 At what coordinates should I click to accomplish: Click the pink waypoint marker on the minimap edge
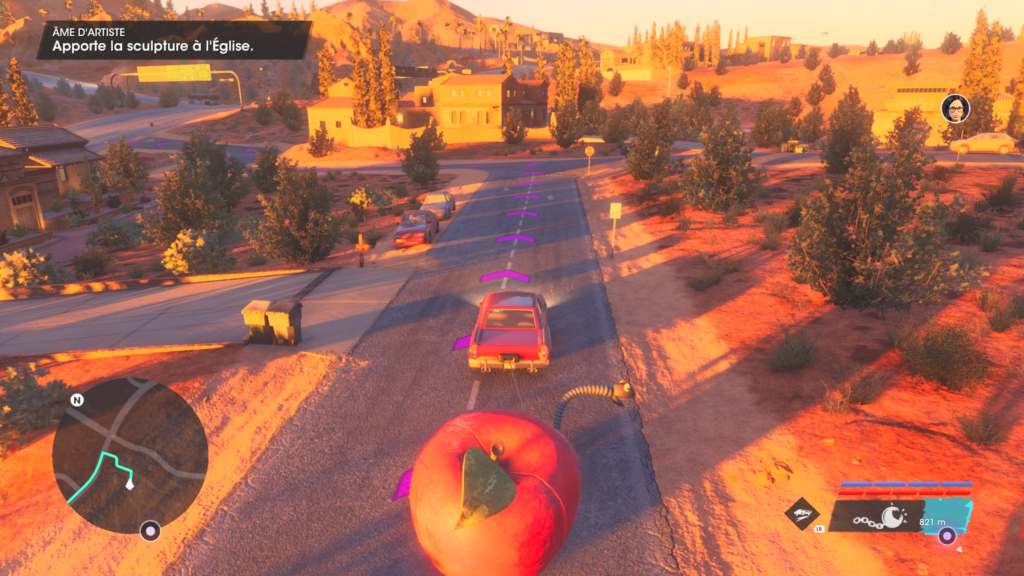point(150,530)
